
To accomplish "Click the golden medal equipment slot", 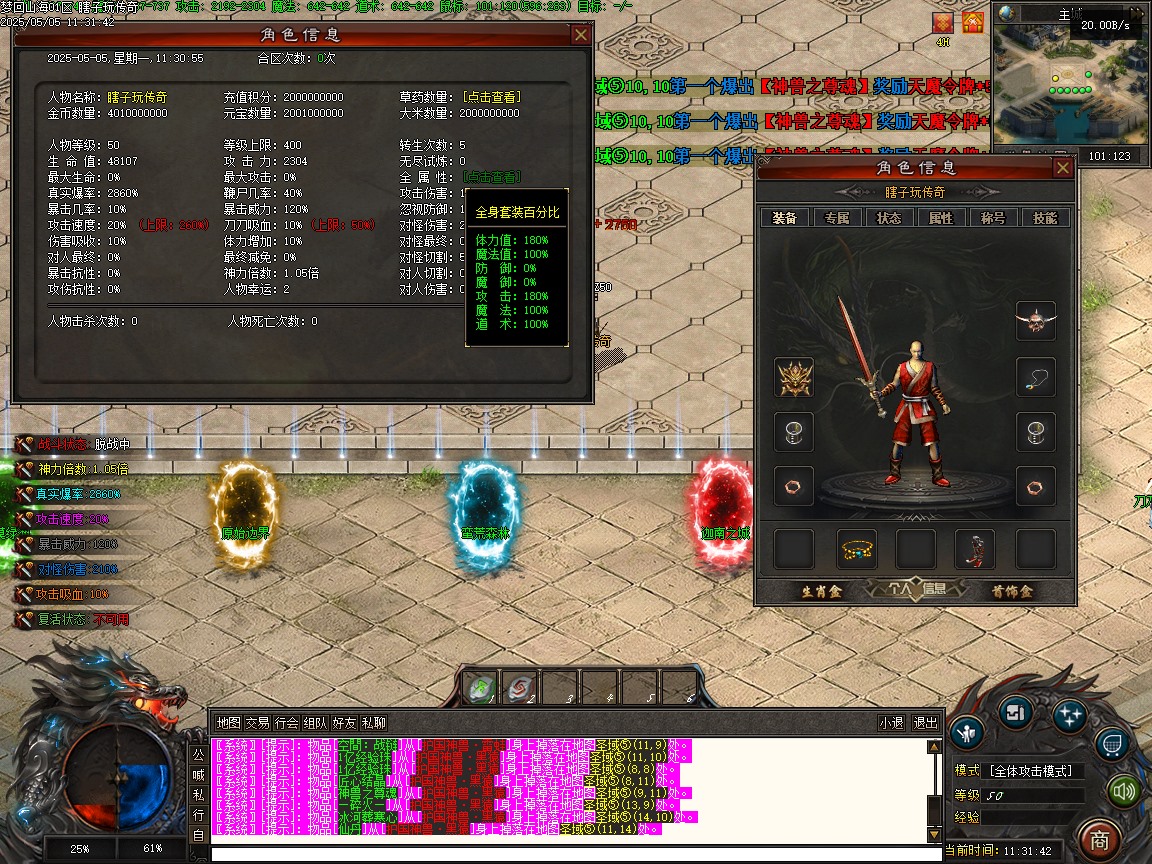I will tap(794, 377).
